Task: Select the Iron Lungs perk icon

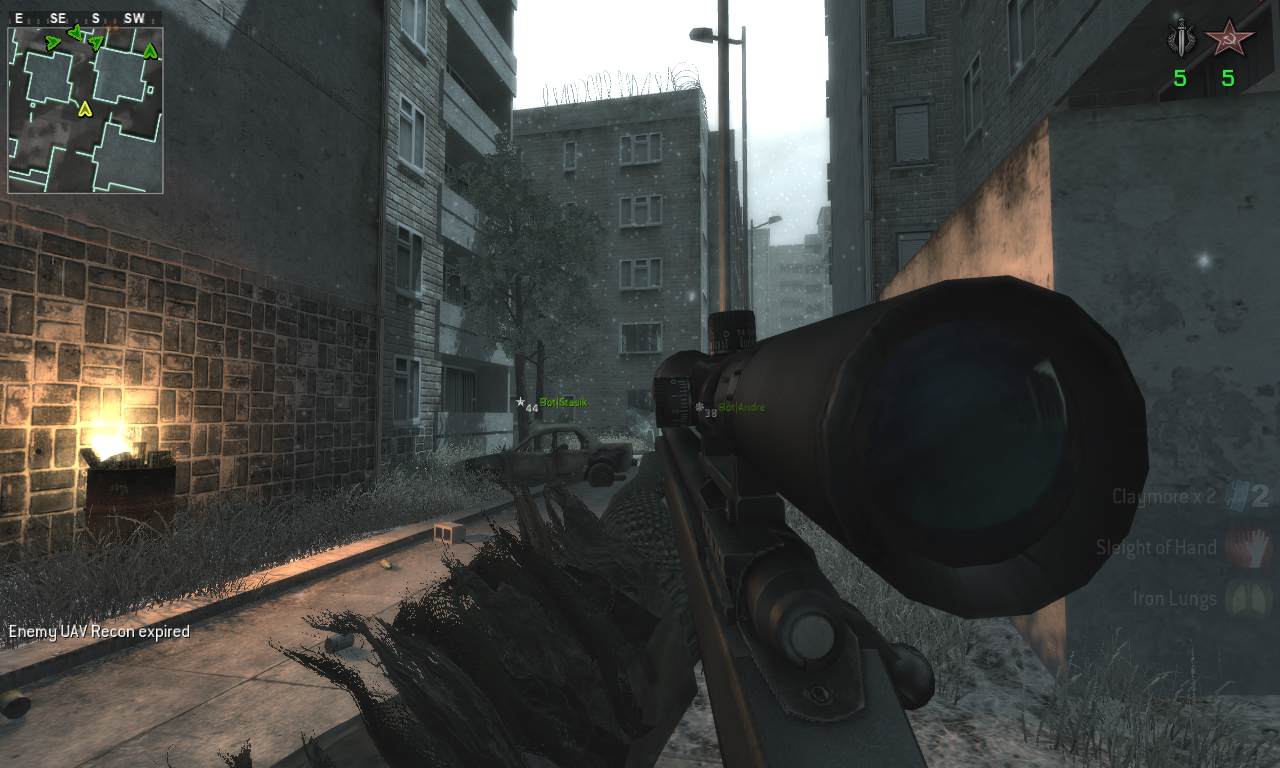Action: click(x=1247, y=599)
